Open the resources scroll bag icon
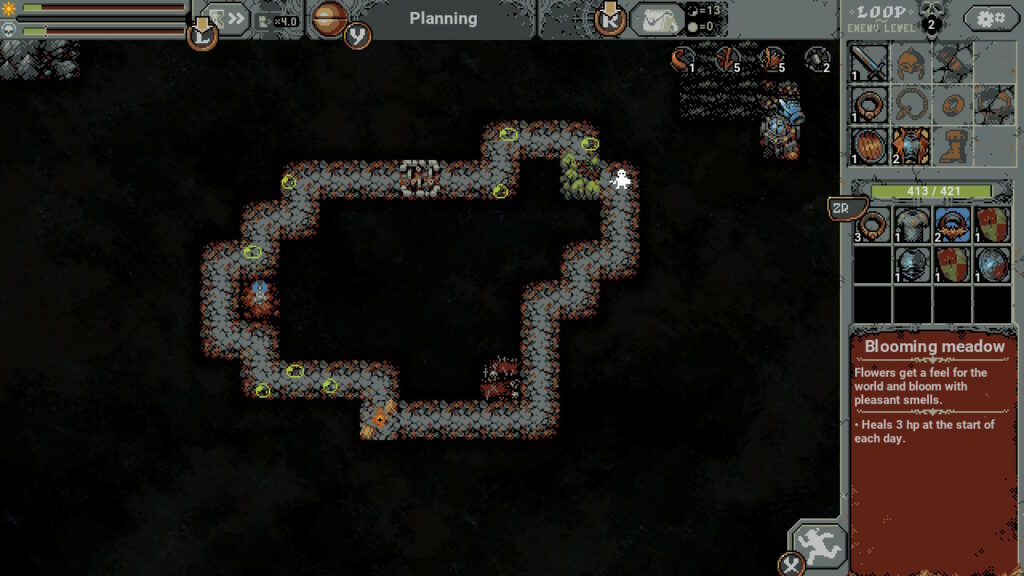Image resolution: width=1024 pixels, height=576 pixels. click(656, 19)
